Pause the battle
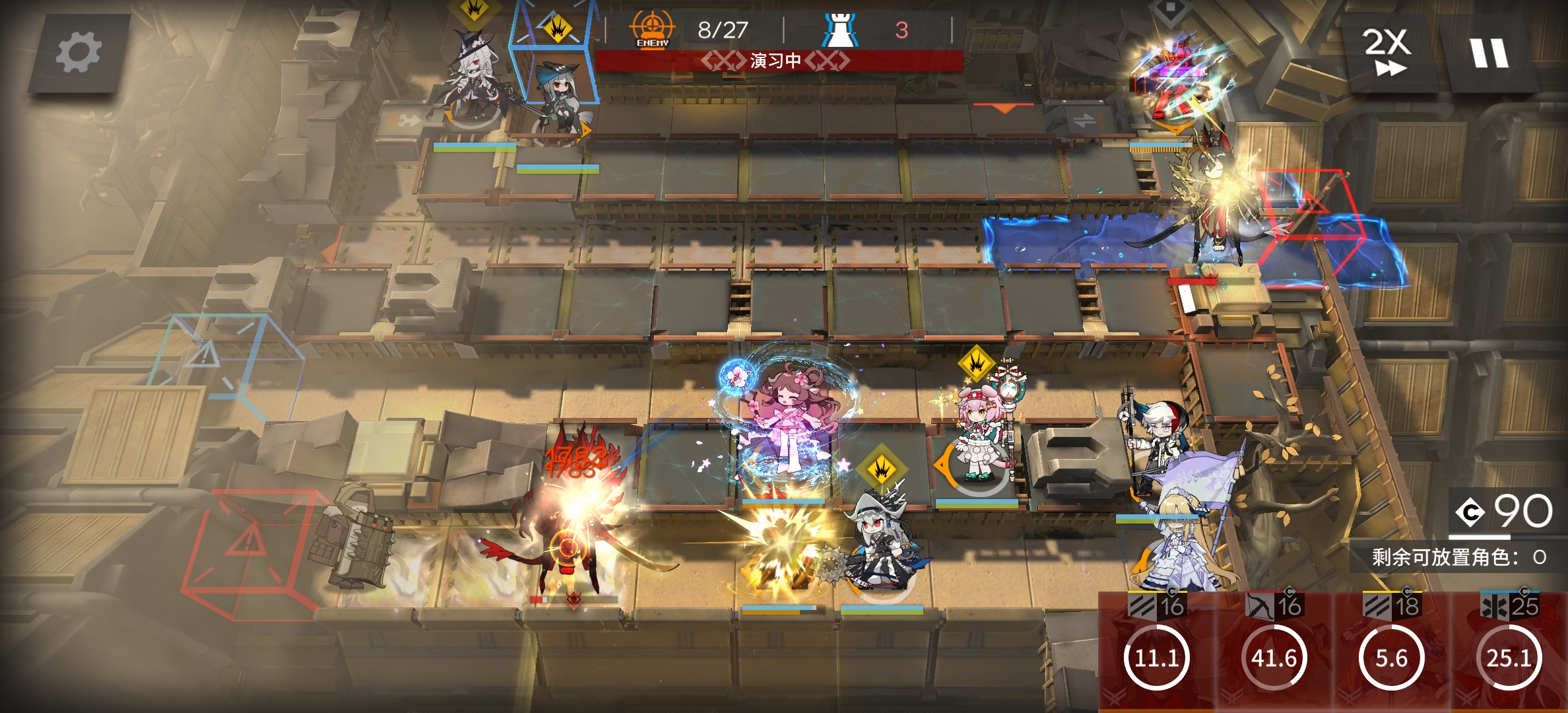 tap(1489, 53)
